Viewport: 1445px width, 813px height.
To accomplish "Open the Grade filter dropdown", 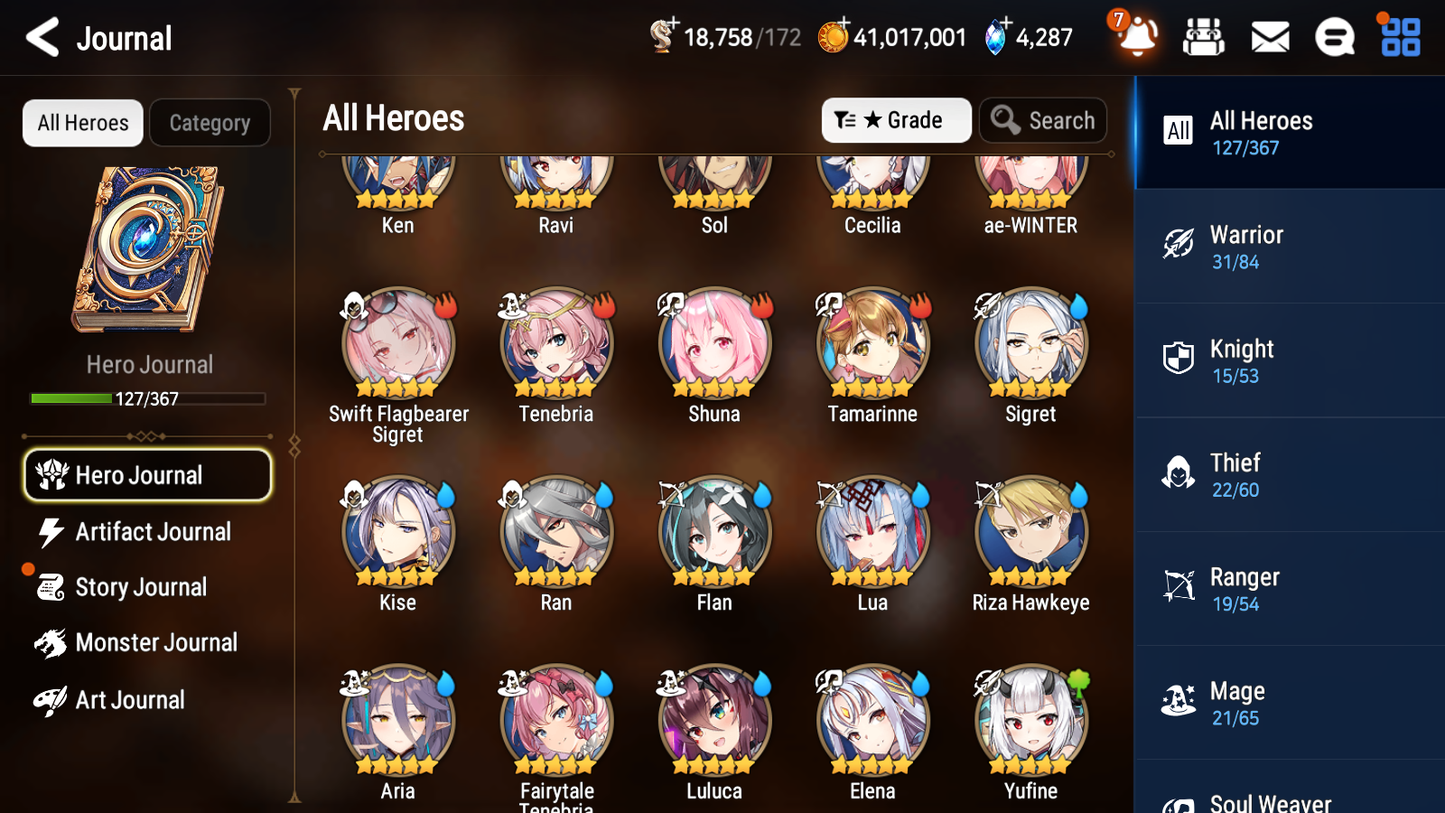I will (896, 120).
